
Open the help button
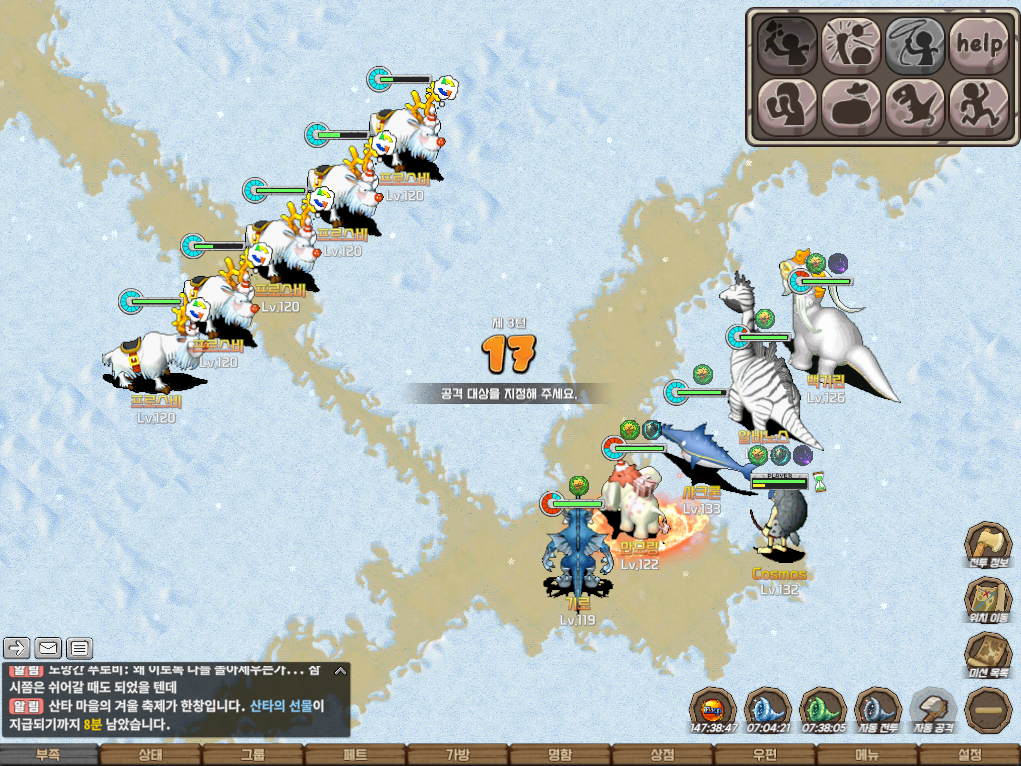[979, 43]
